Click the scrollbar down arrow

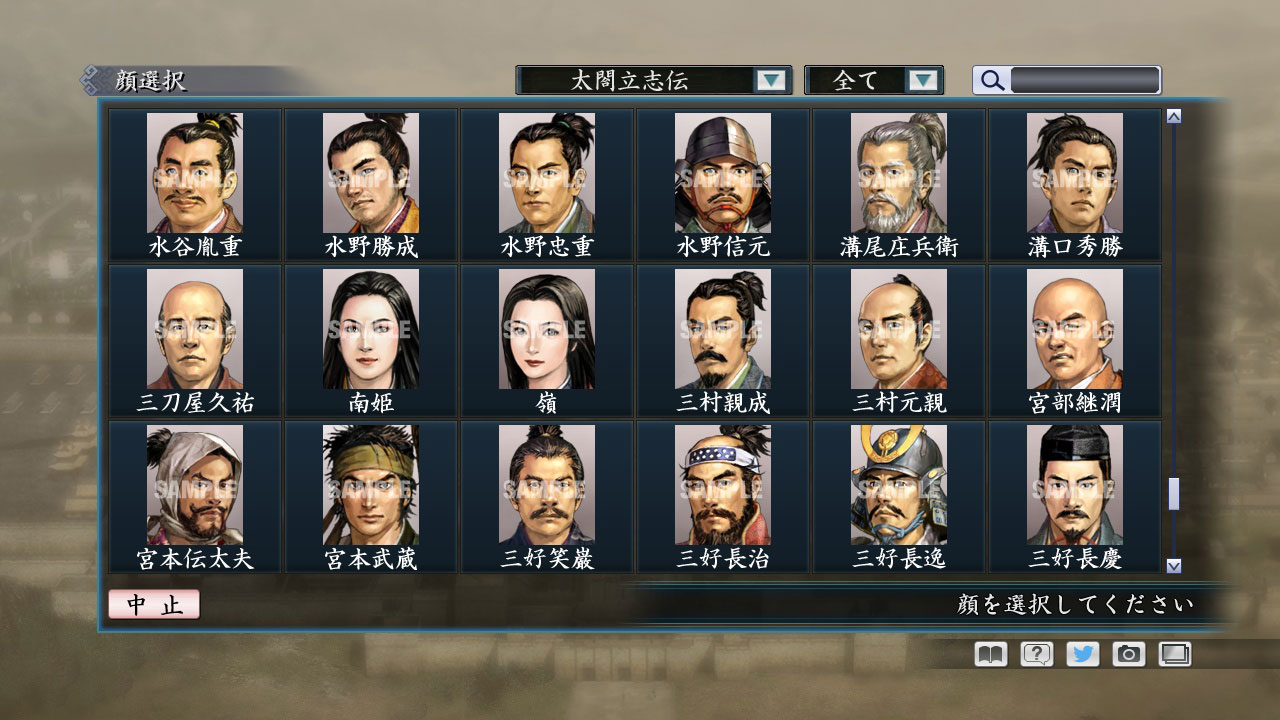pos(1172,561)
